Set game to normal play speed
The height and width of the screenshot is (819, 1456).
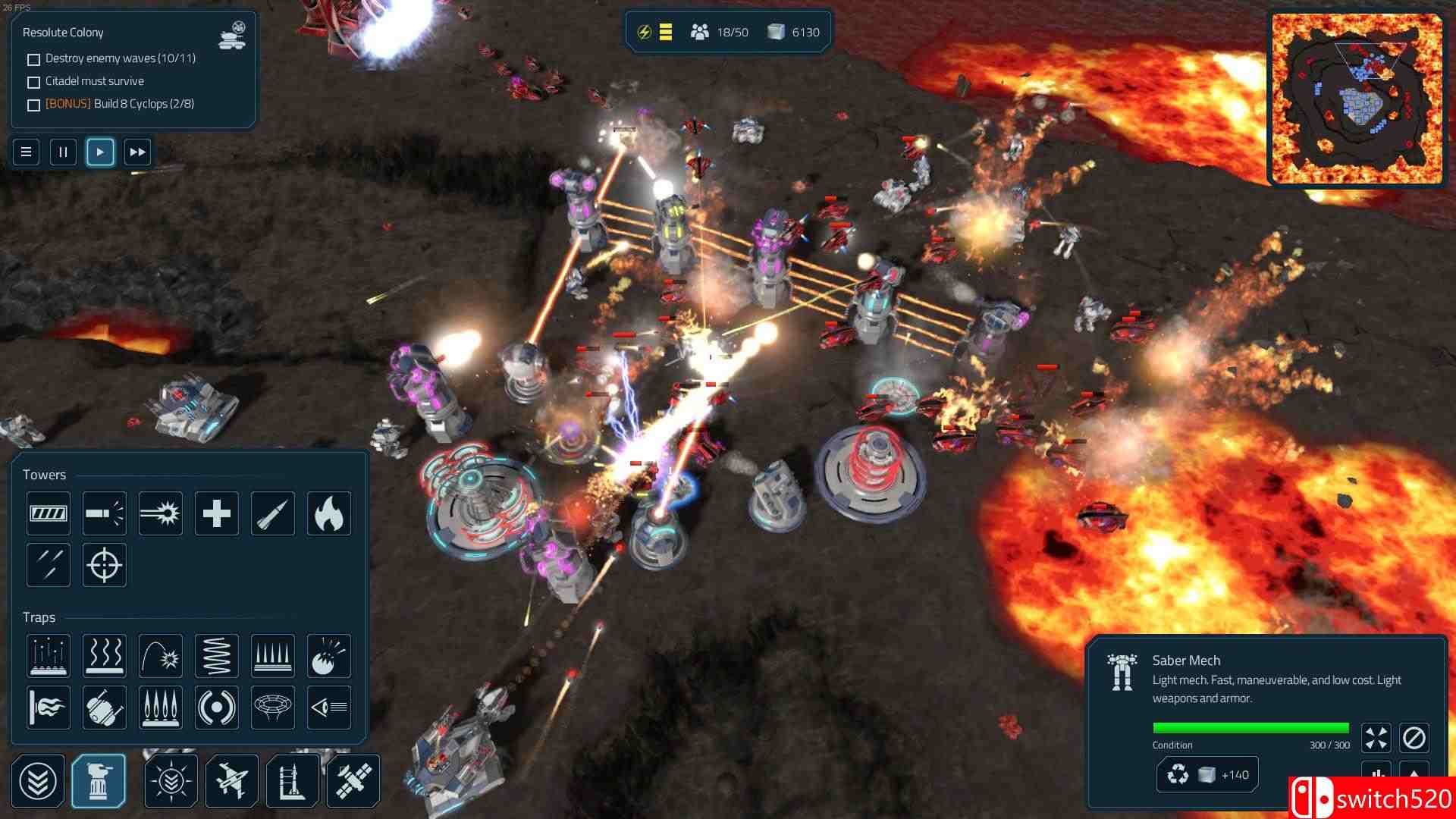[100, 152]
